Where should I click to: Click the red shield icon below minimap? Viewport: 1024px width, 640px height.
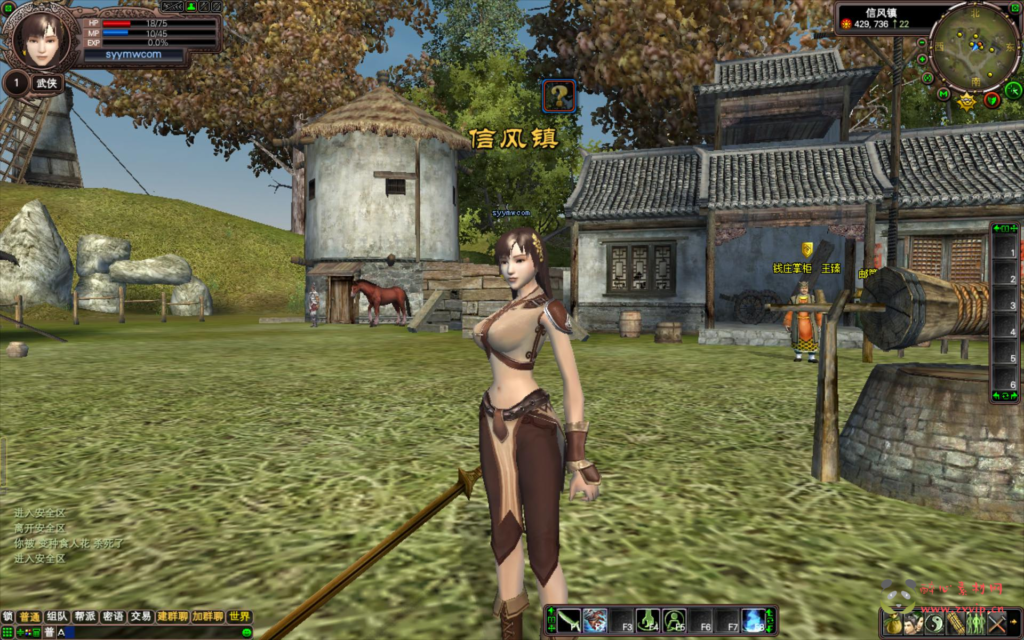(992, 99)
